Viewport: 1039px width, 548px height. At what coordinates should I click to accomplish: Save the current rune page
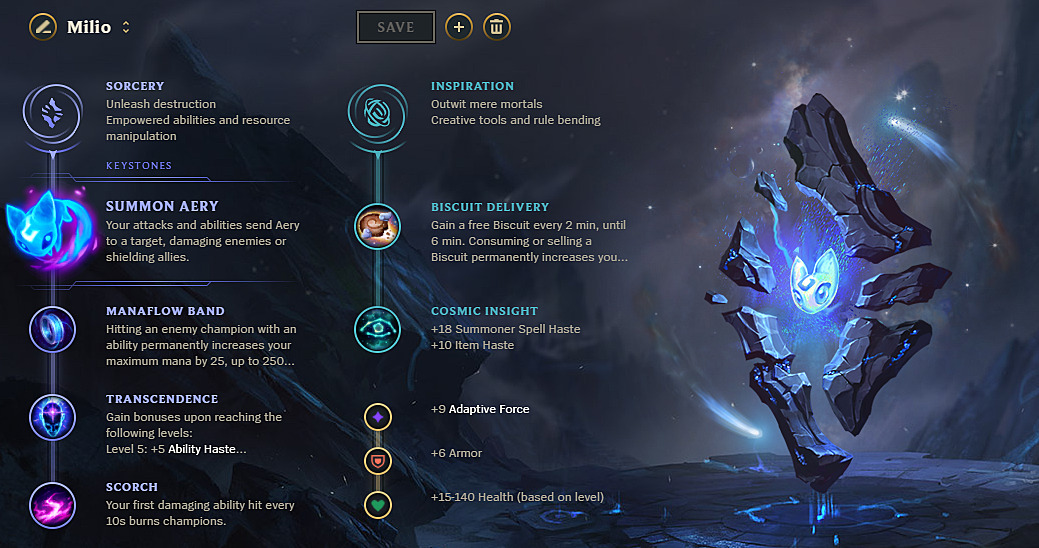click(395, 27)
